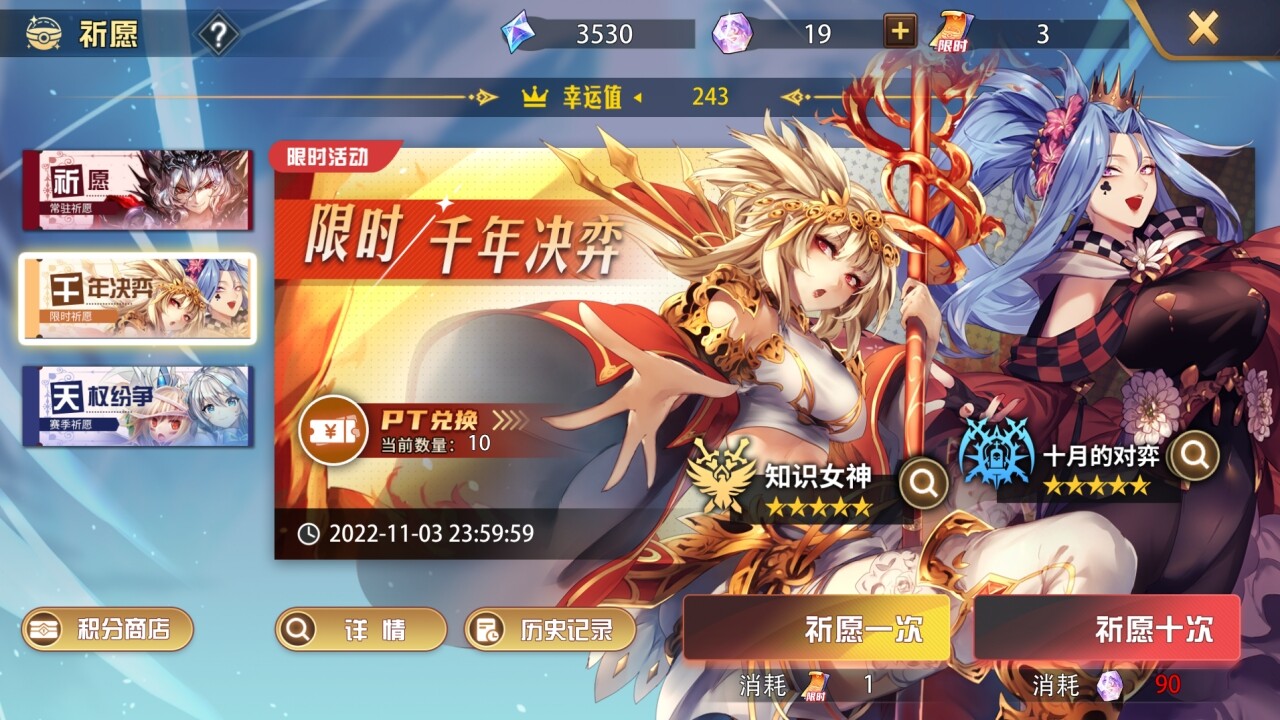Open the 积分商店 points shop
The width and height of the screenshot is (1280, 720).
click(108, 630)
